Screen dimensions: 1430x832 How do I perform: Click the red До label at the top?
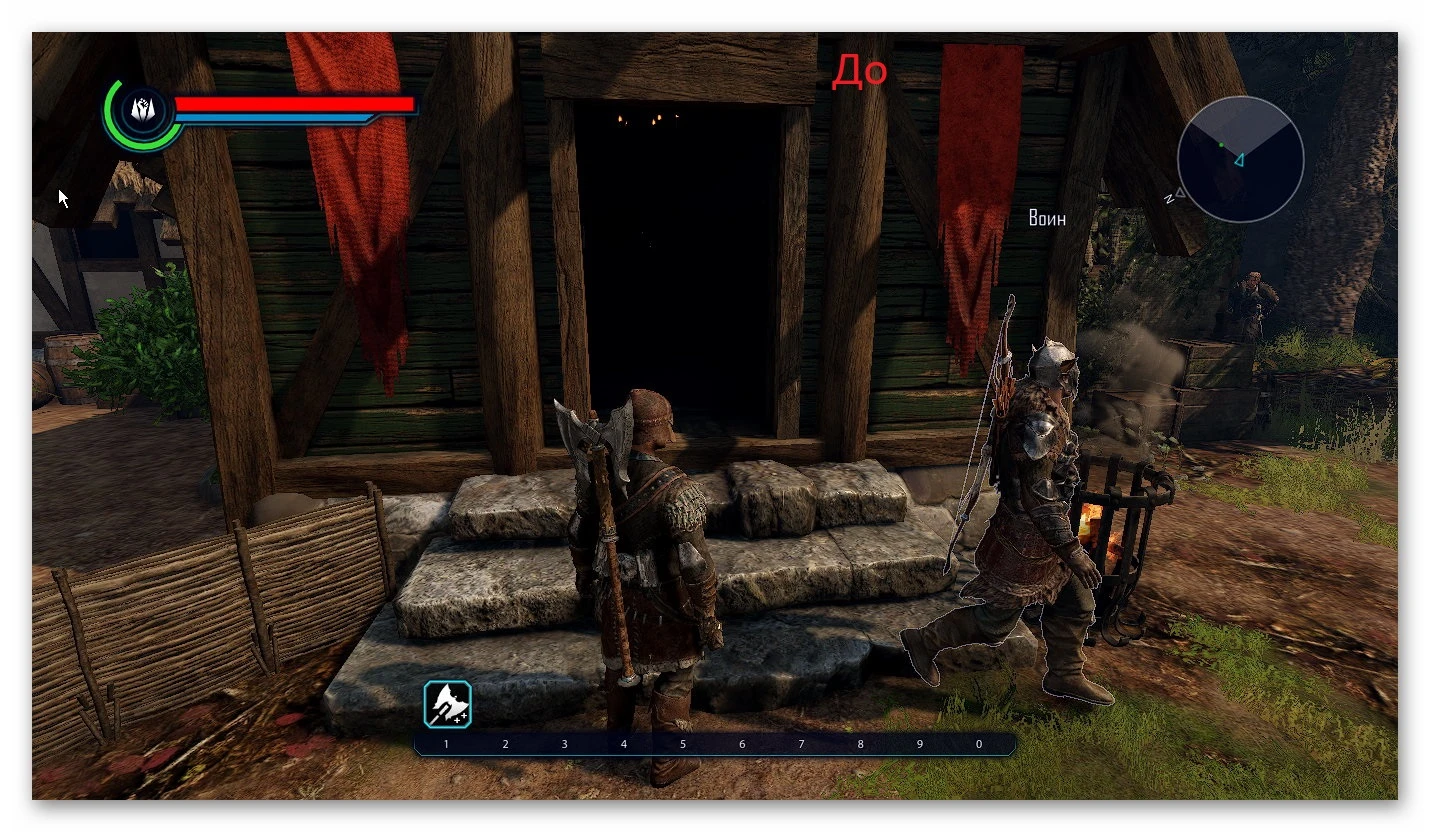pyautogui.click(x=862, y=70)
